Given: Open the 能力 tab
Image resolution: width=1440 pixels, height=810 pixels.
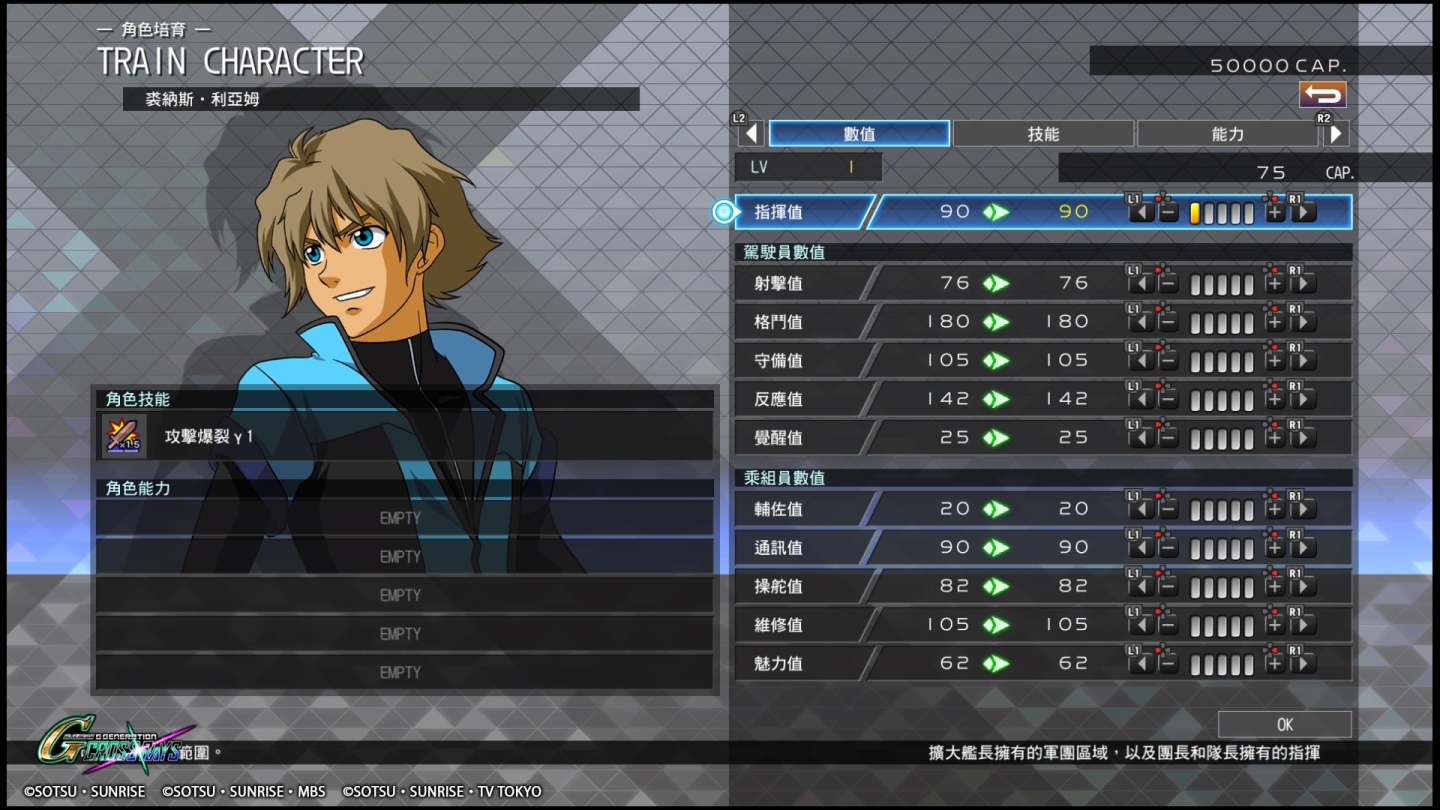Looking at the screenshot, I should pos(1227,134).
